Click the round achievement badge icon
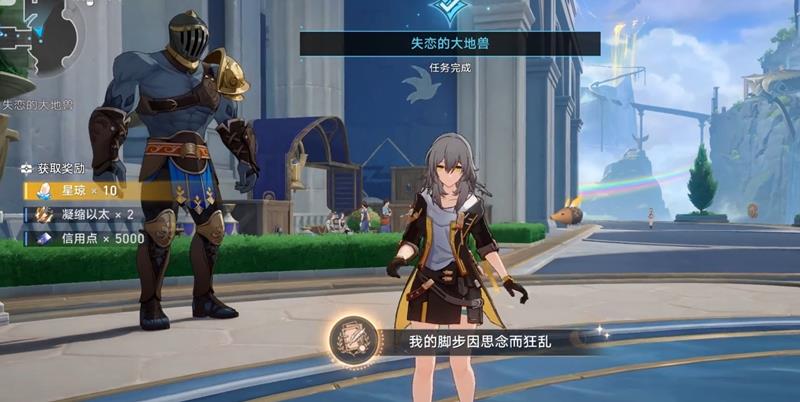Screen dimensions: 800x402 353,340
